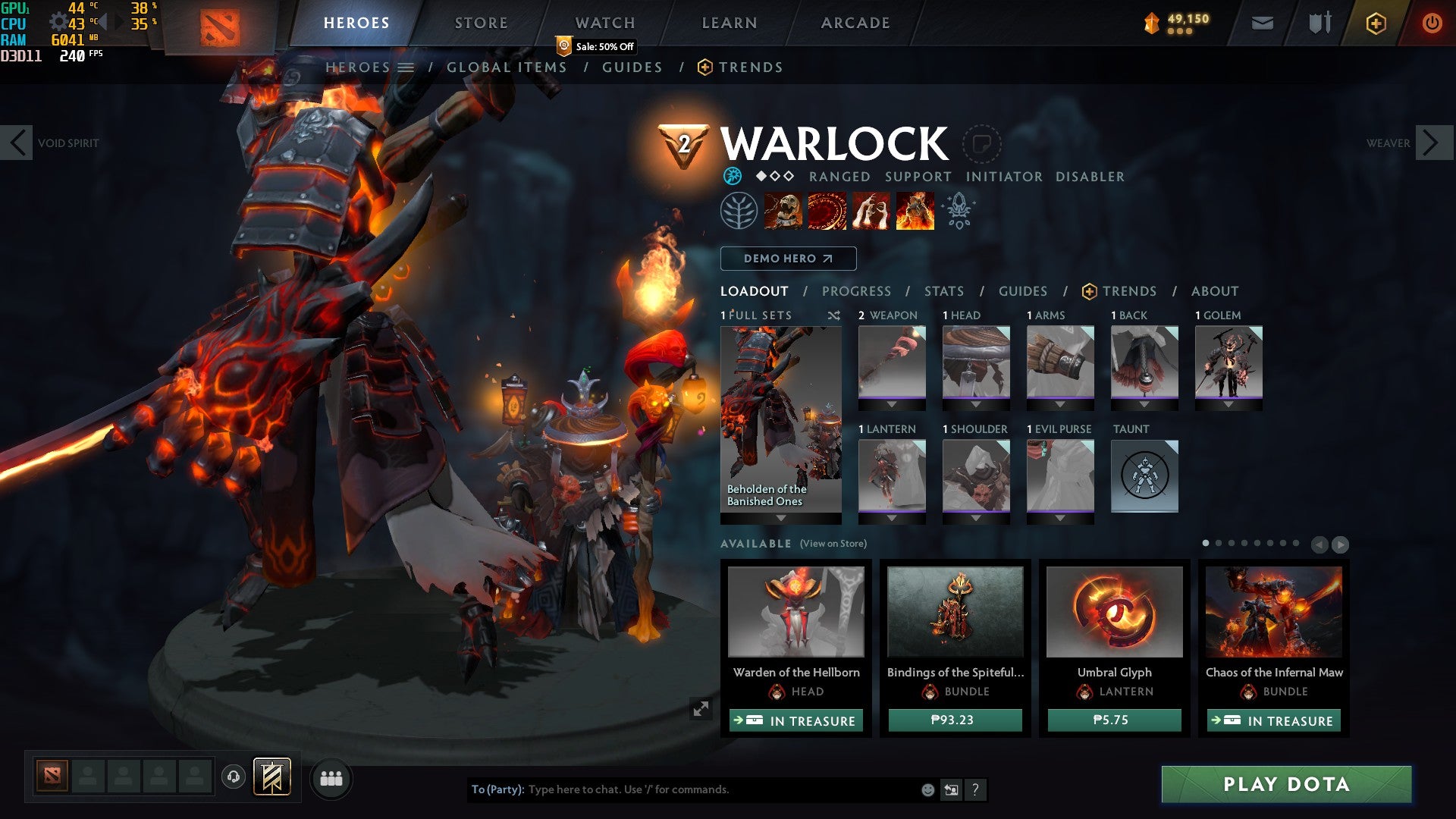The width and height of the screenshot is (1456, 819).
Task: Click the emoticon icon in the chat bar
Action: pos(928,789)
